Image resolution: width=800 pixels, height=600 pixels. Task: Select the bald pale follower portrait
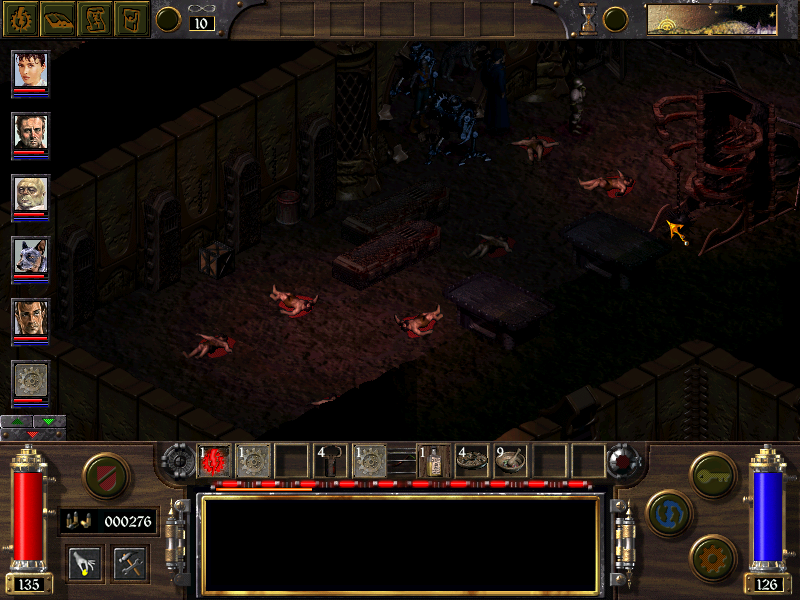[30, 194]
